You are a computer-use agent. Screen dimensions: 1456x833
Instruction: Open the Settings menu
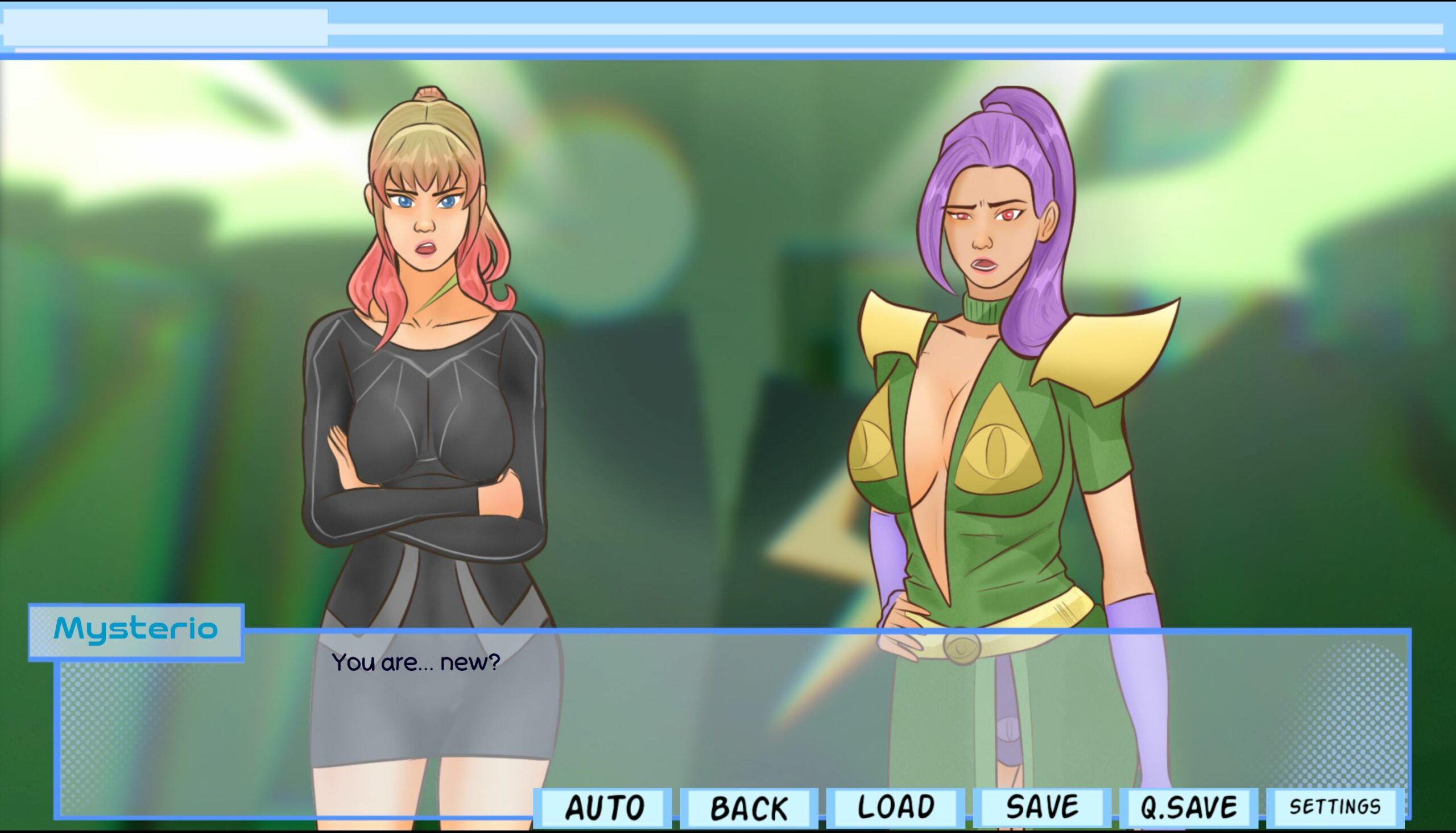[x=1335, y=807]
